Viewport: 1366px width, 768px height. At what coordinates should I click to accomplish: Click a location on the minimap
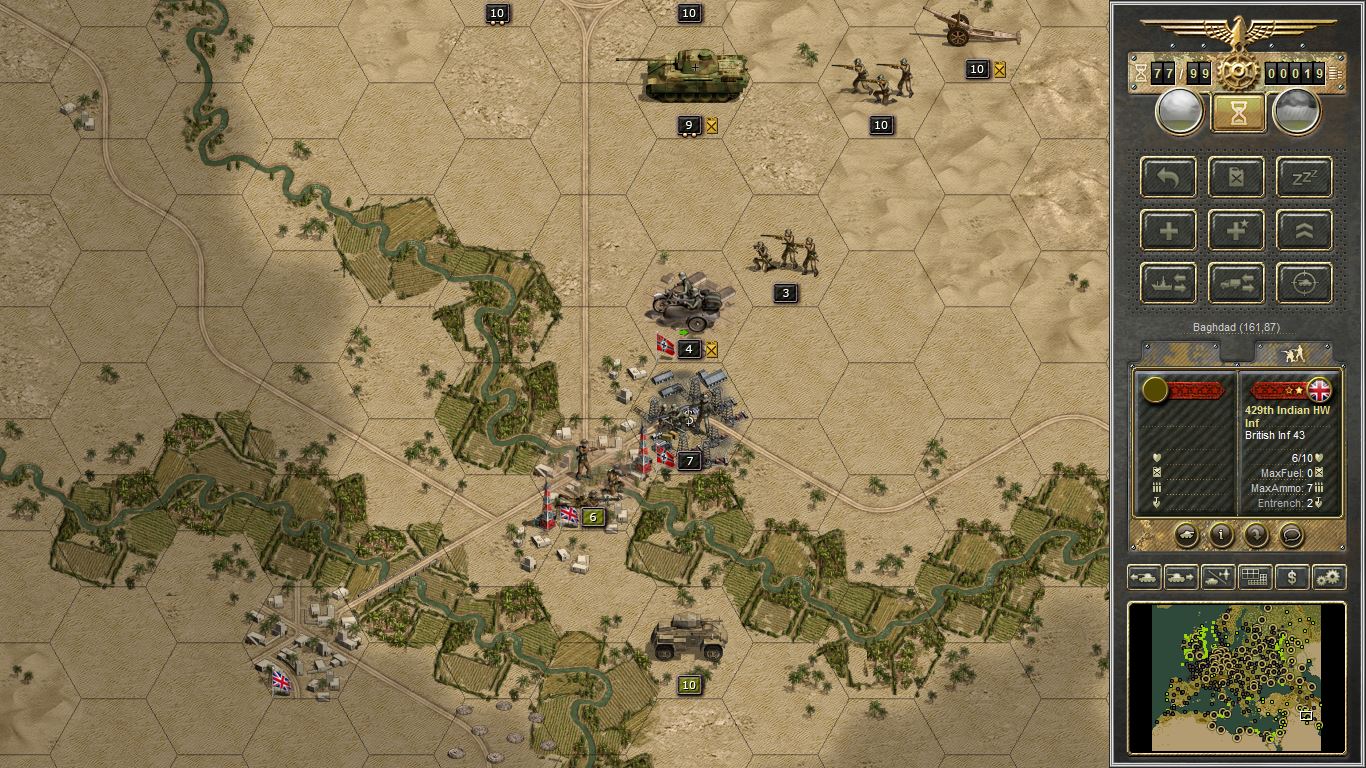click(1237, 677)
